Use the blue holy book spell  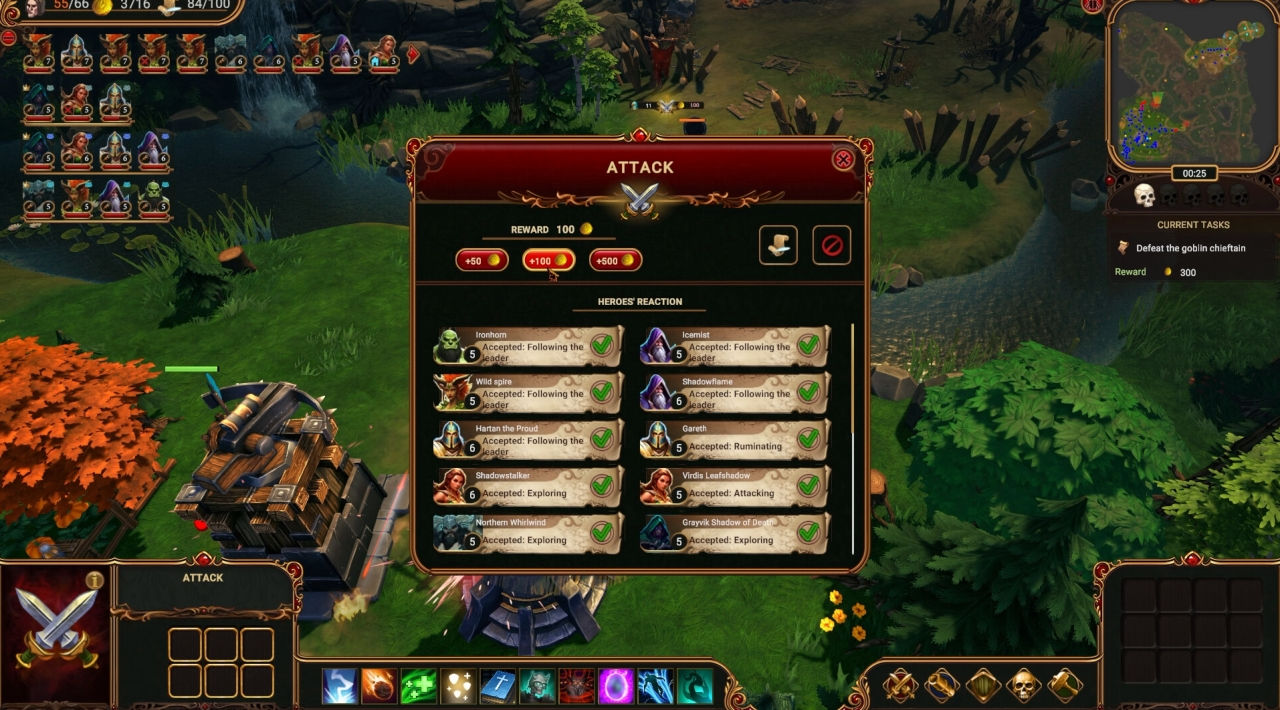(498, 686)
